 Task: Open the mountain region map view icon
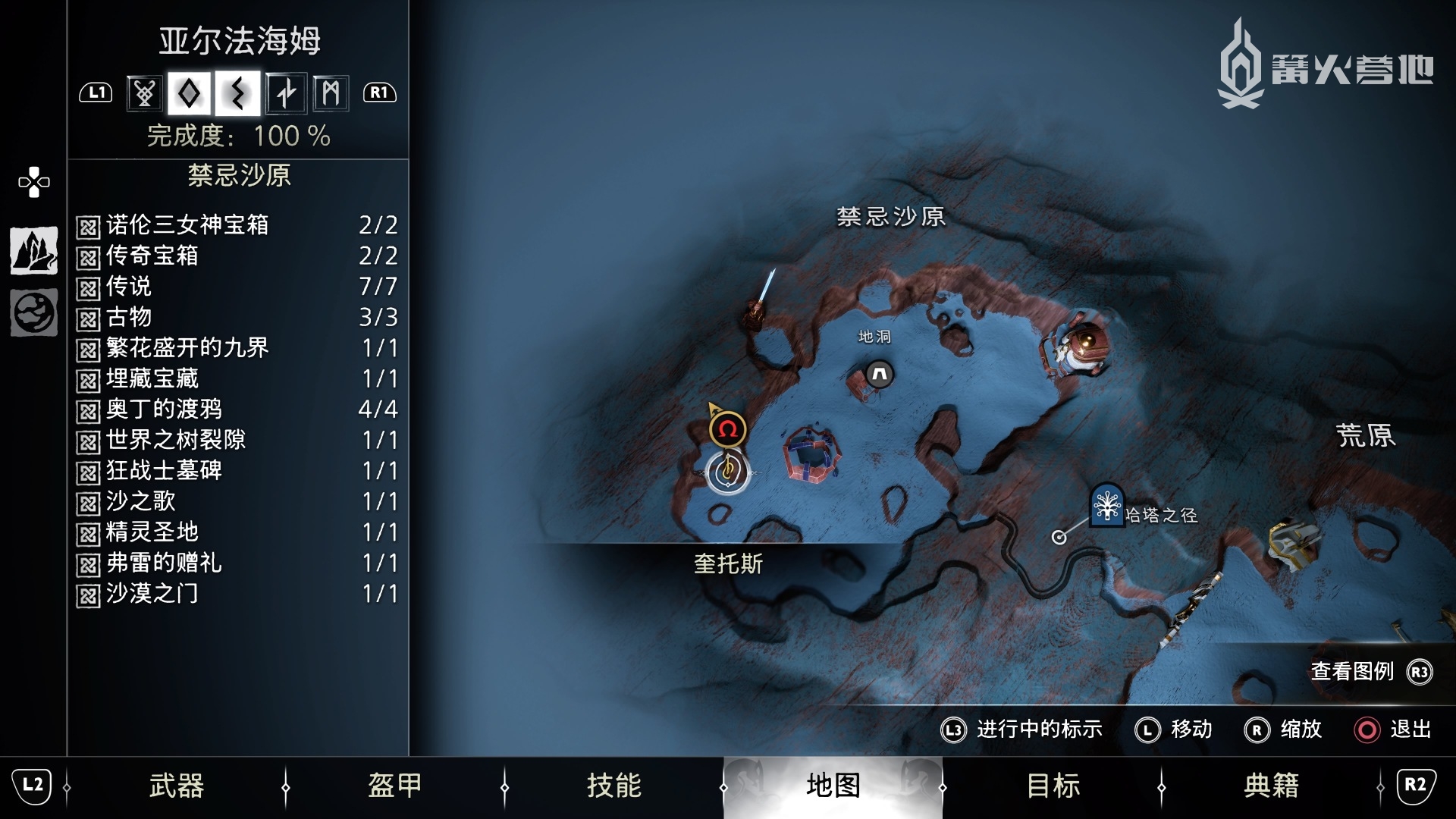coord(34,250)
